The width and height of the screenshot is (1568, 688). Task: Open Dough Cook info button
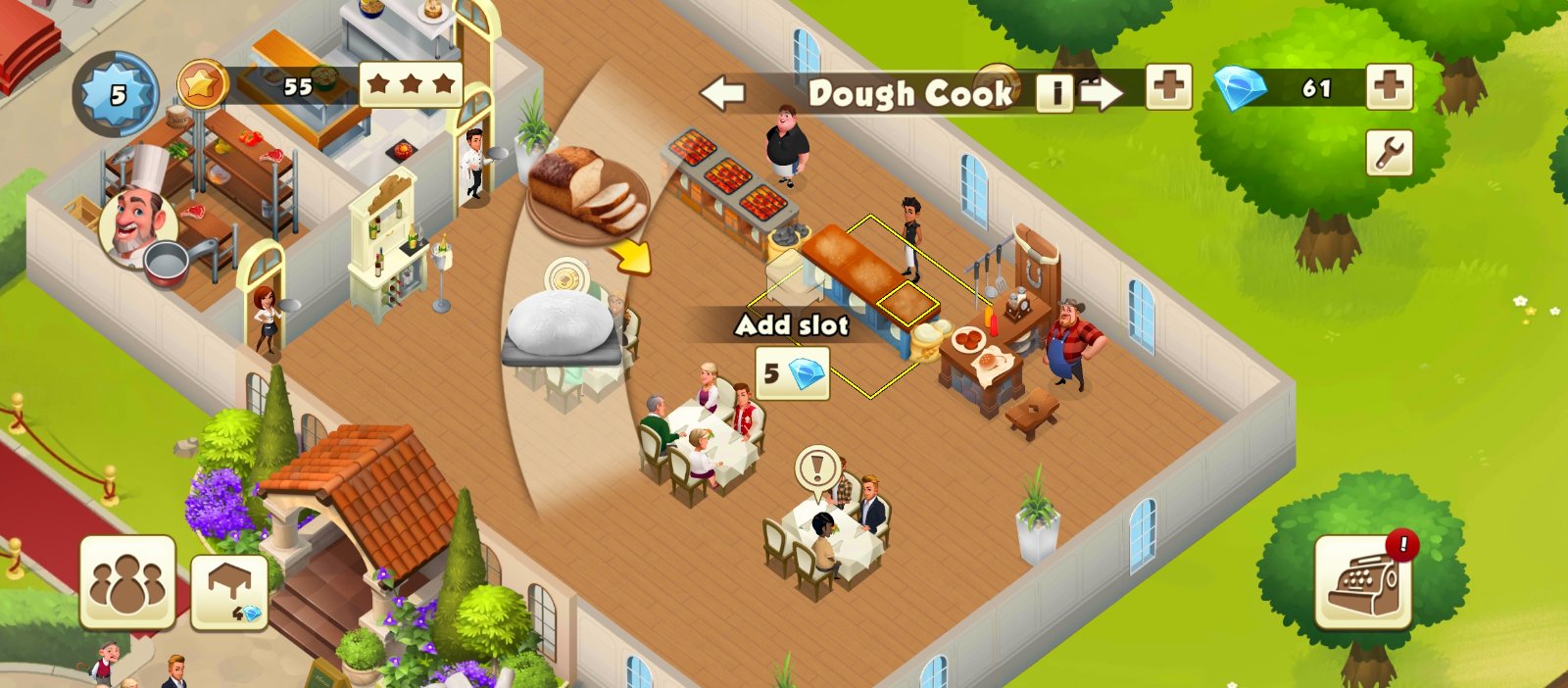tap(1054, 93)
